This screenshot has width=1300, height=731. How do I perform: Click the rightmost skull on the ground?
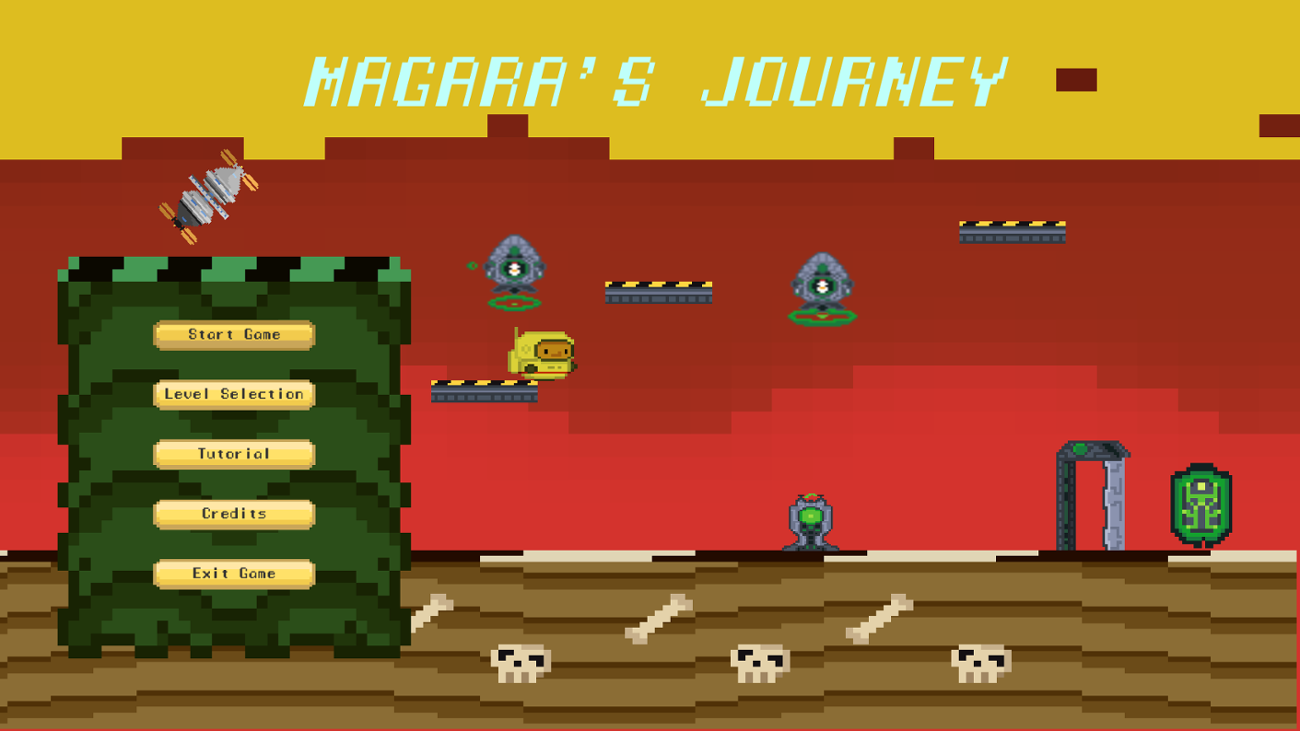[982, 660]
